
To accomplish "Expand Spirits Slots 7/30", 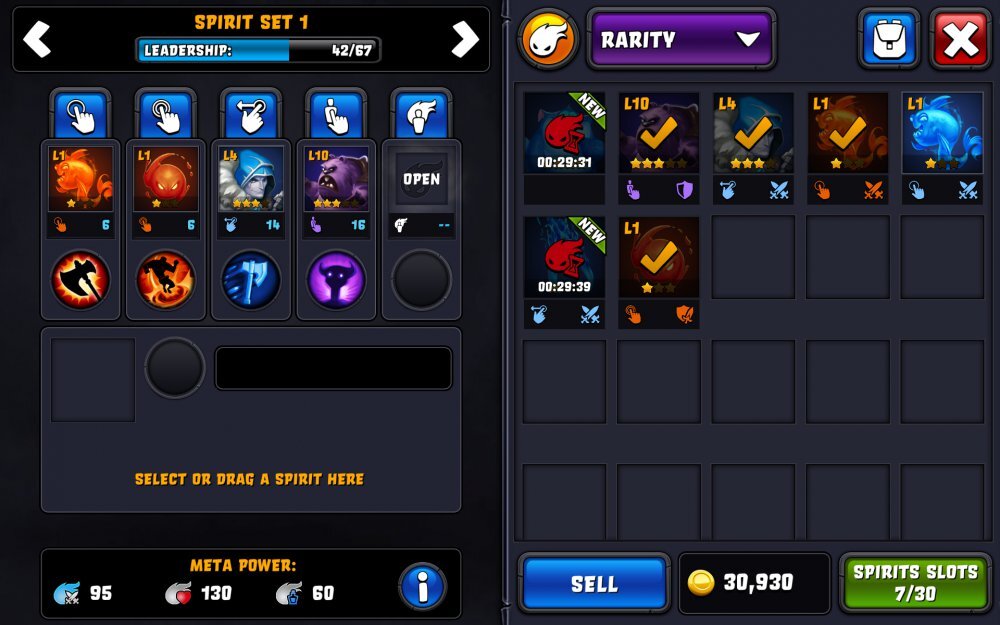I will click(914, 583).
